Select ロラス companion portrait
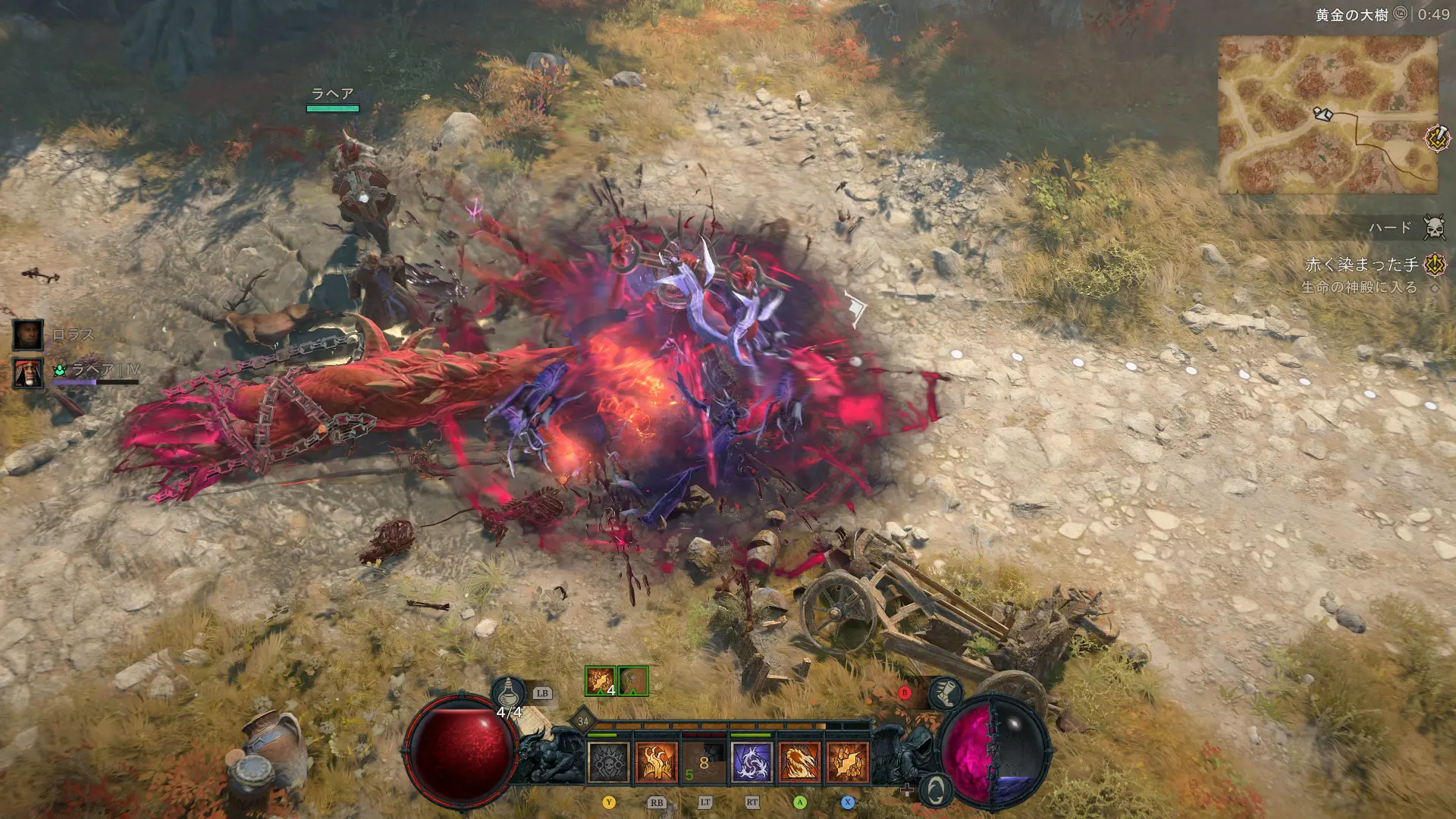The image size is (1456, 819). click(28, 334)
